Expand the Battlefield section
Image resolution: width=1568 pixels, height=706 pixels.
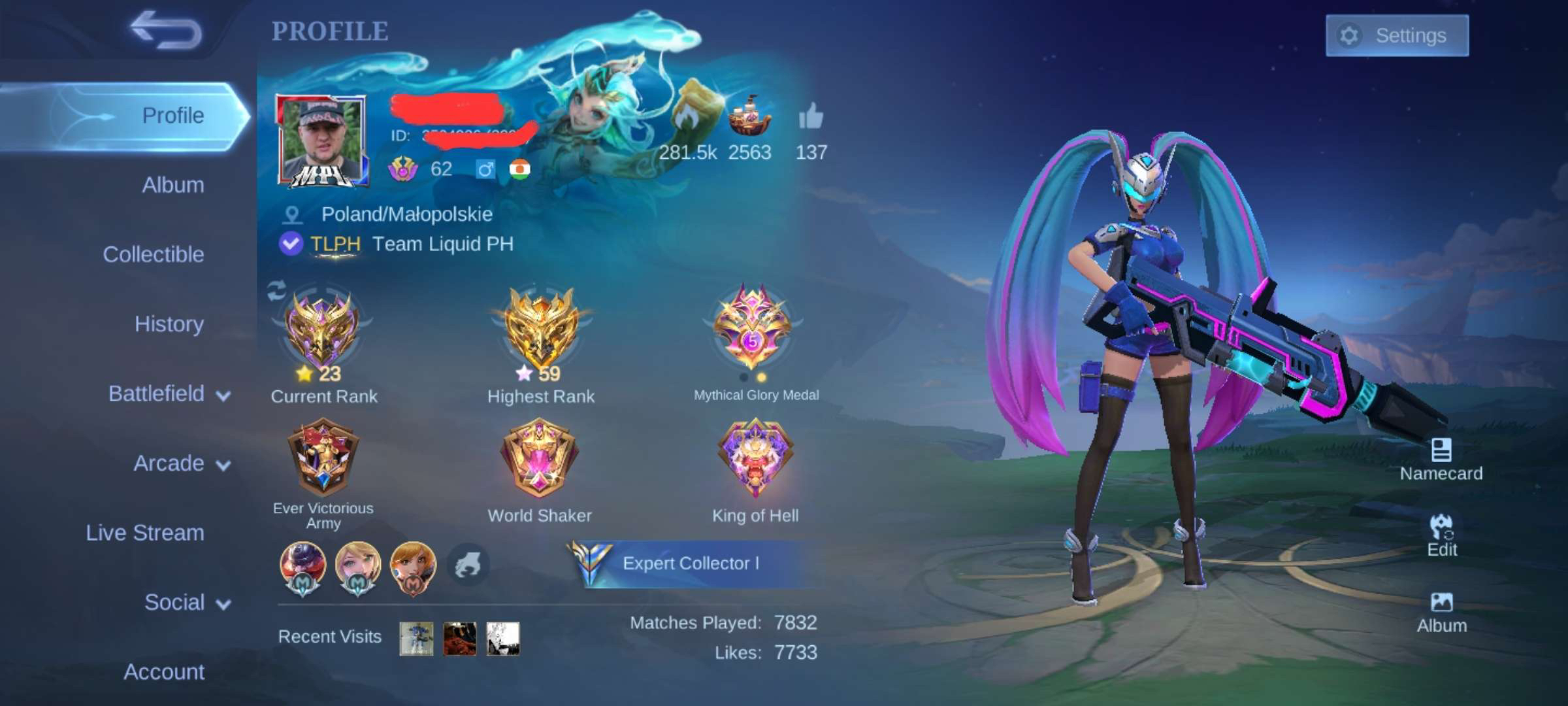[169, 394]
